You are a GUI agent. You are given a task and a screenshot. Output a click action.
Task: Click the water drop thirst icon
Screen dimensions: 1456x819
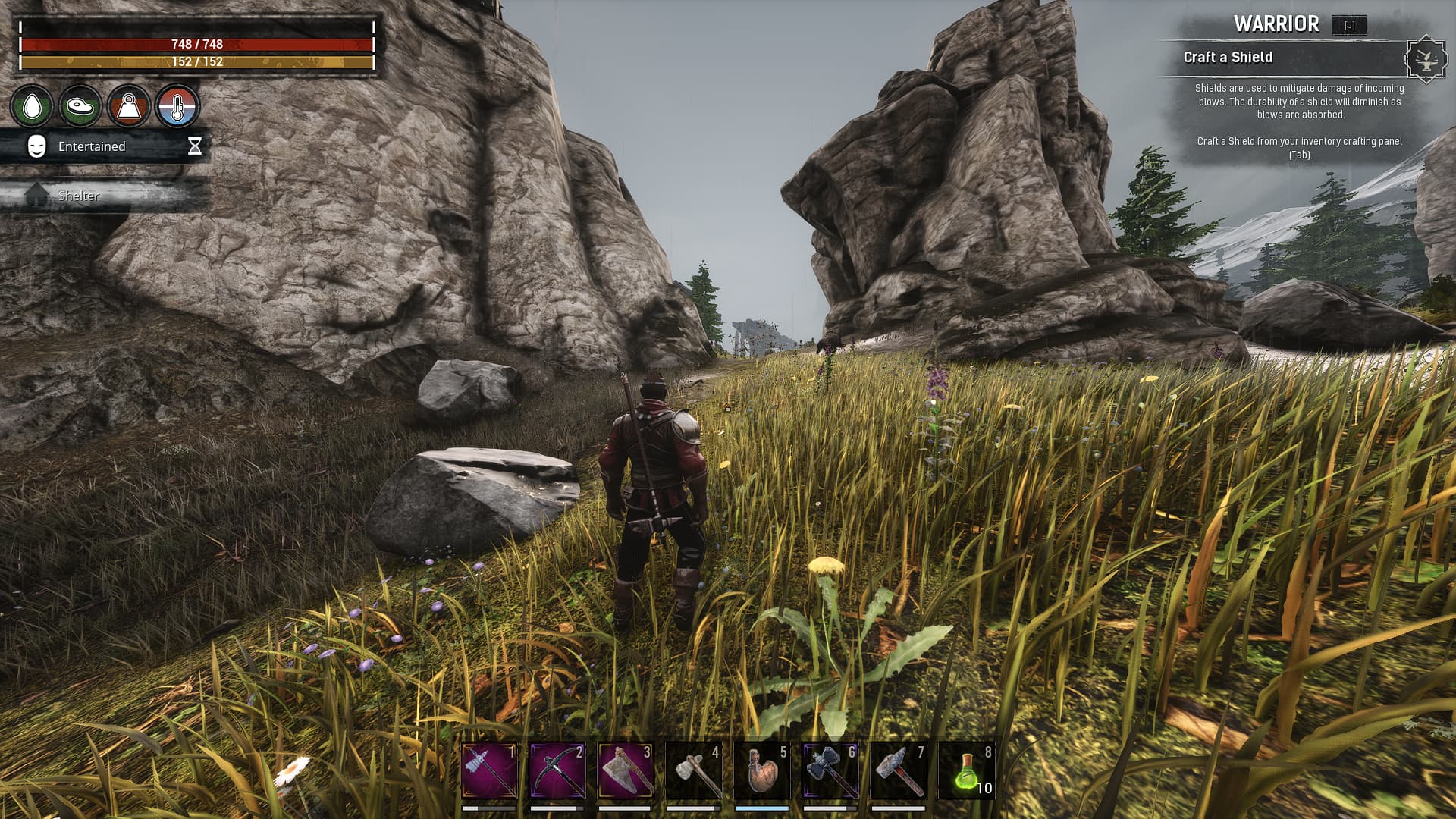32,106
